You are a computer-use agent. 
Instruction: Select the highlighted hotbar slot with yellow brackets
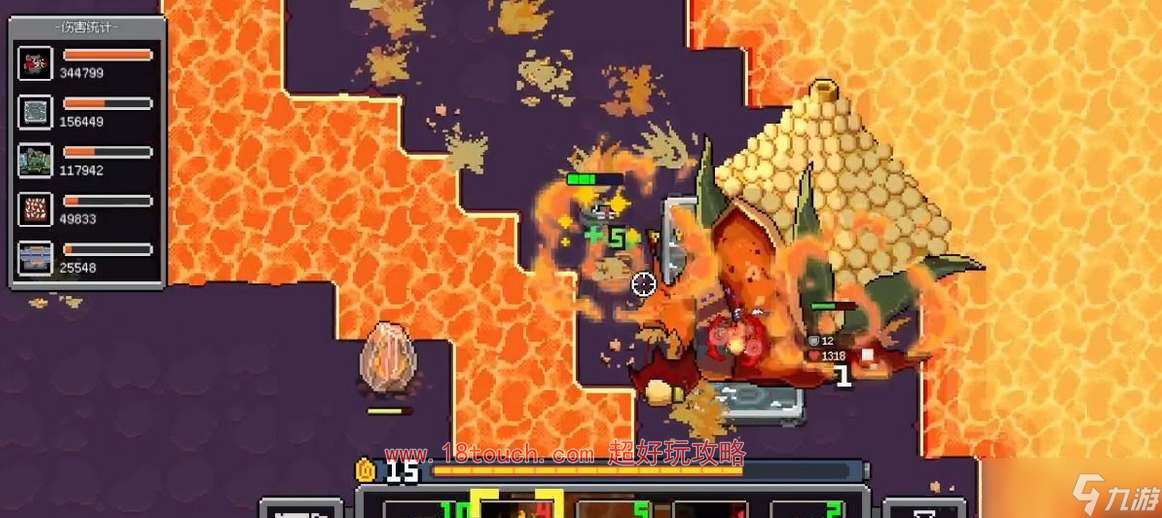click(x=516, y=506)
